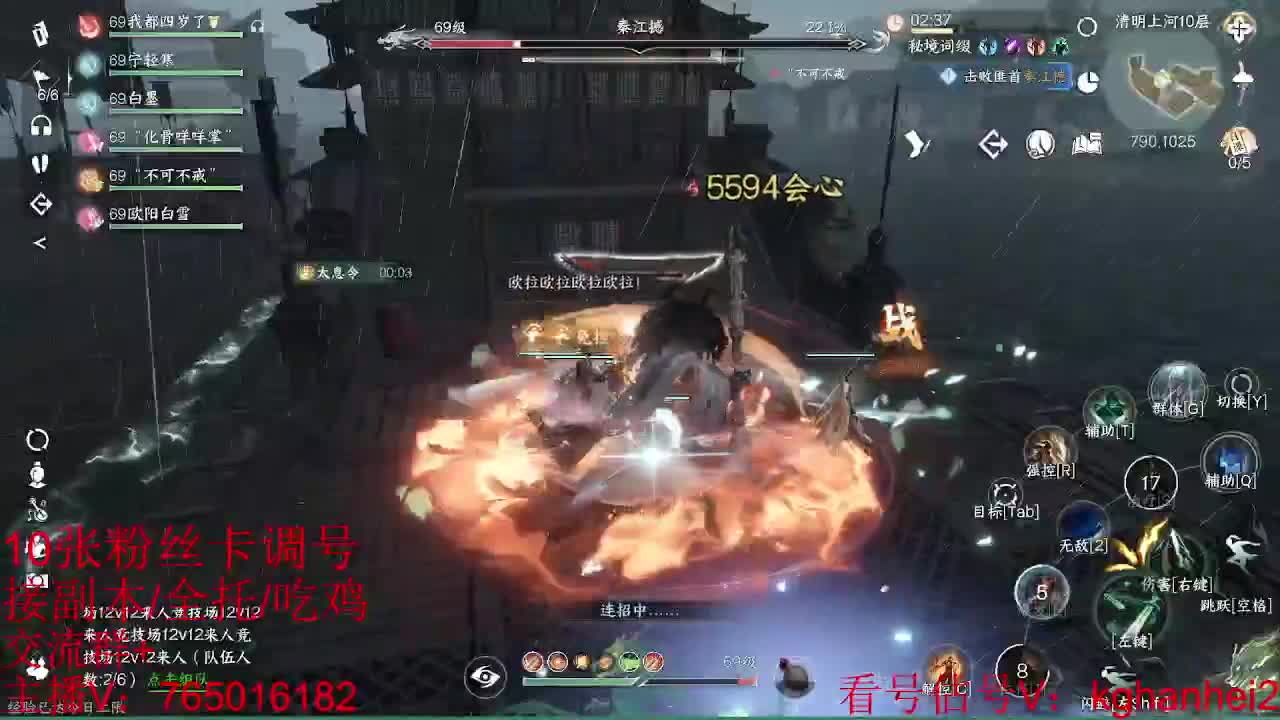Expand the > arrow left of the top-right toolbar
This screenshot has width=1280, height=720.
coord(915,145)
